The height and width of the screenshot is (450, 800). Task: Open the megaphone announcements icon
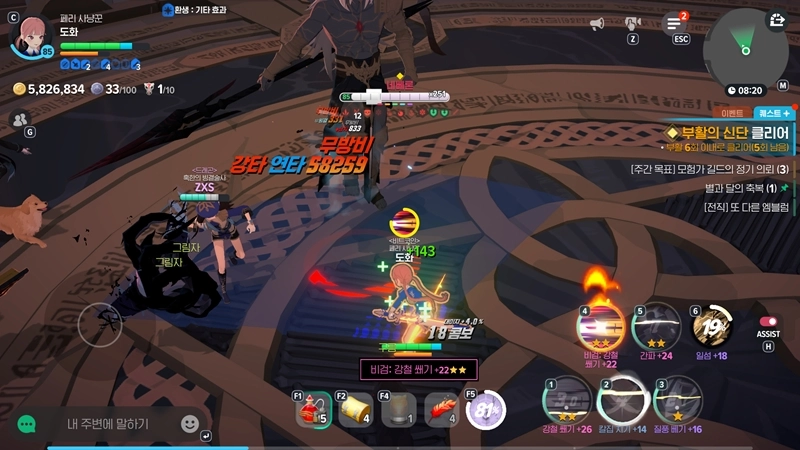pyautogui.click(x=598, y=23)
